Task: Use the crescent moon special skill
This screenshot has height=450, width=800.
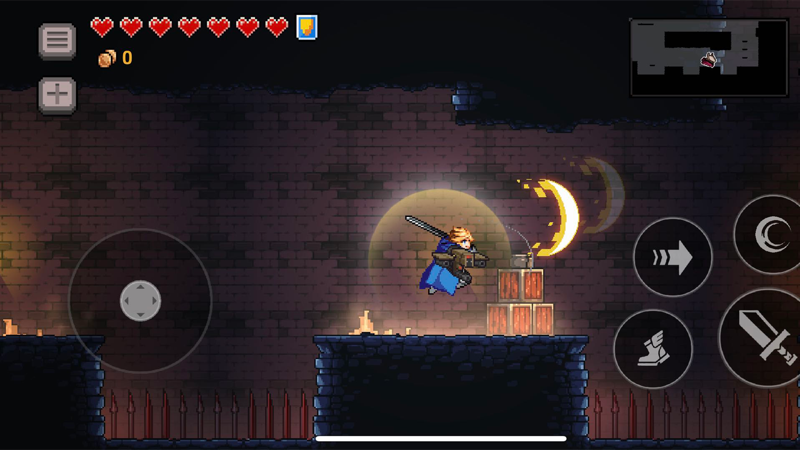Action: pos(770,235)
